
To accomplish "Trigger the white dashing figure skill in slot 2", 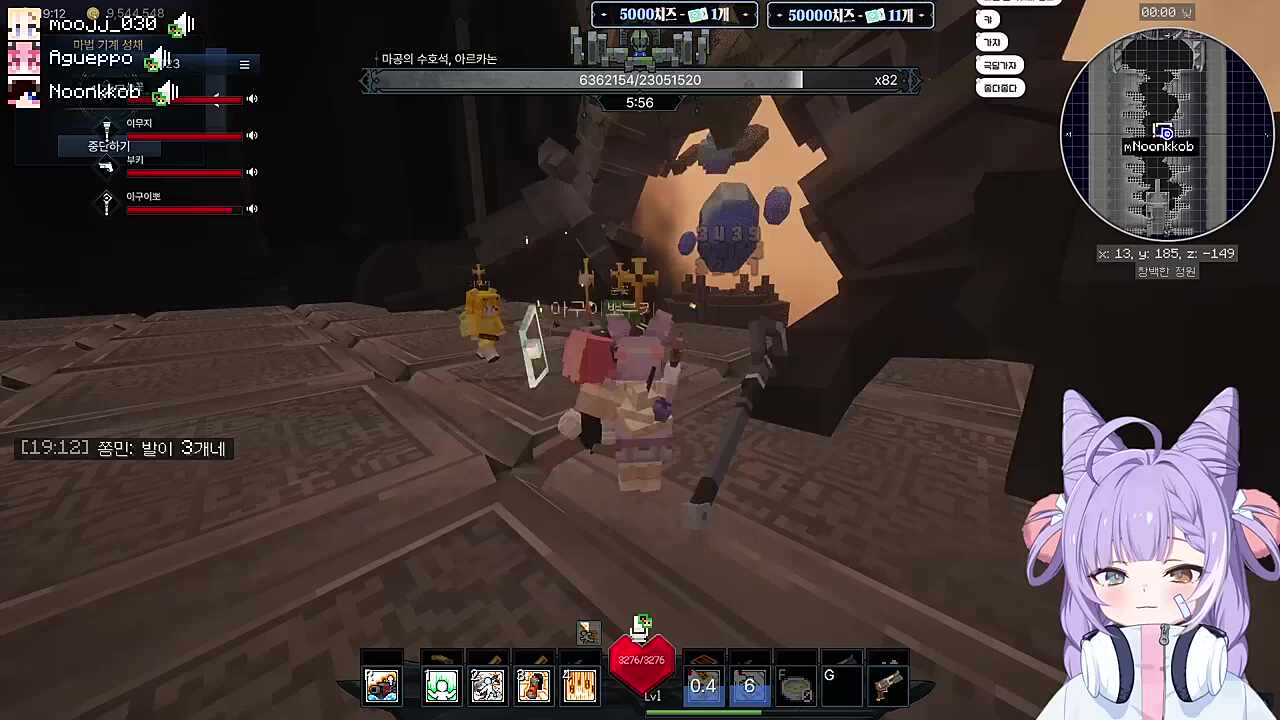I will click(487, 686).
